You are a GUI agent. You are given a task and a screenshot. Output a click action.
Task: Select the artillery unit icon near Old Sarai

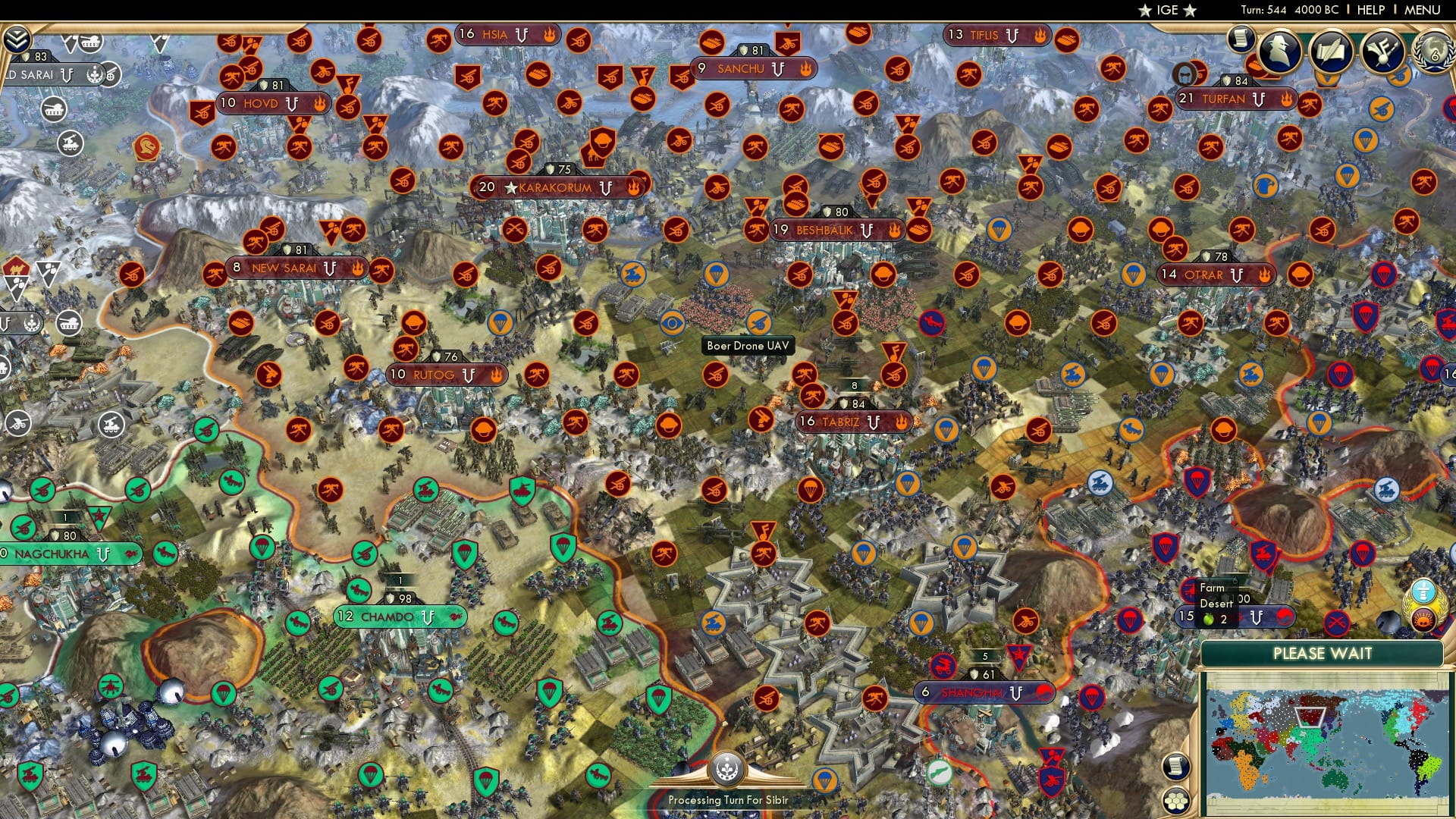tap(70, 143)
